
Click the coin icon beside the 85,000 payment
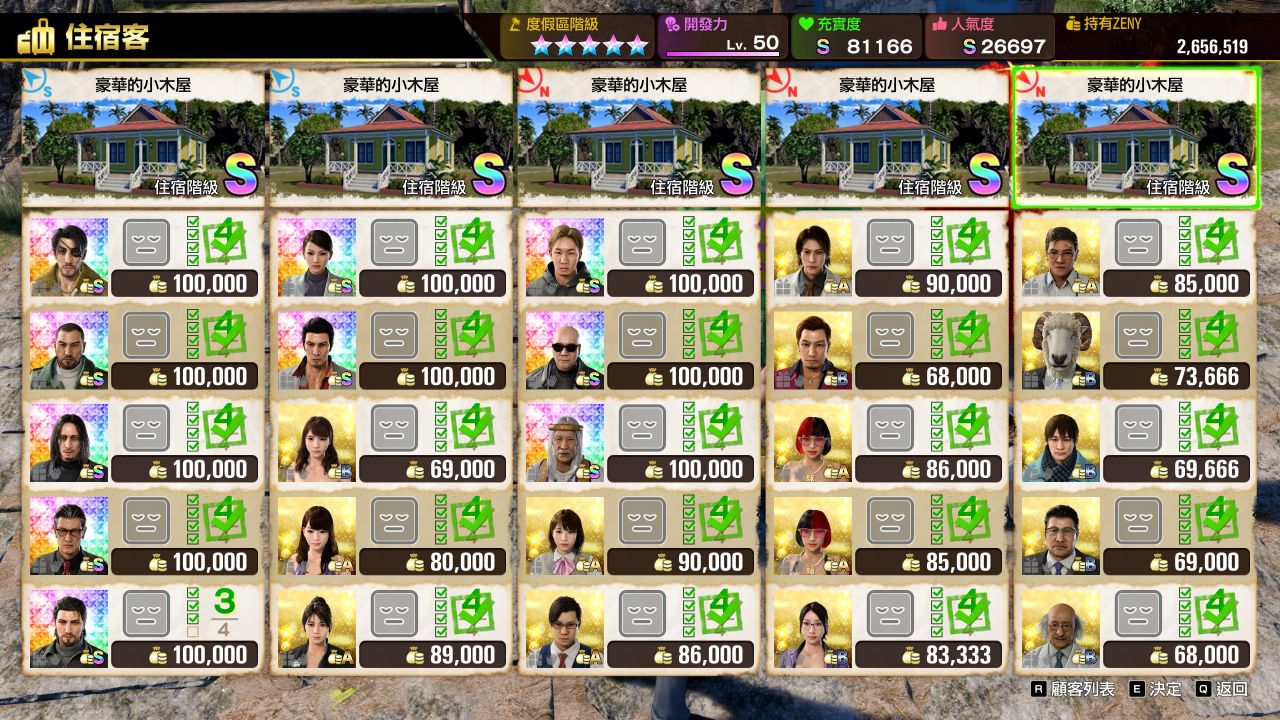[x=1157, y=285]
